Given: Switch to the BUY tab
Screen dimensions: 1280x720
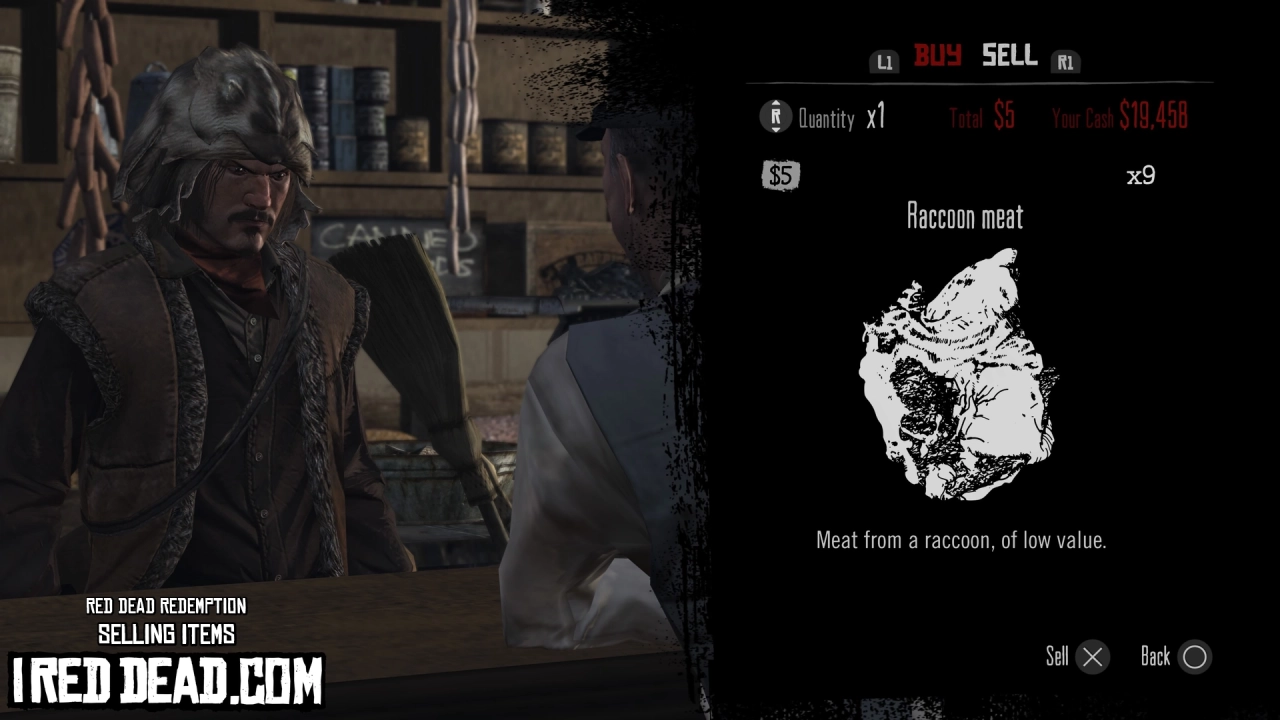Looking at the screenshot, I should coord(937,57).
